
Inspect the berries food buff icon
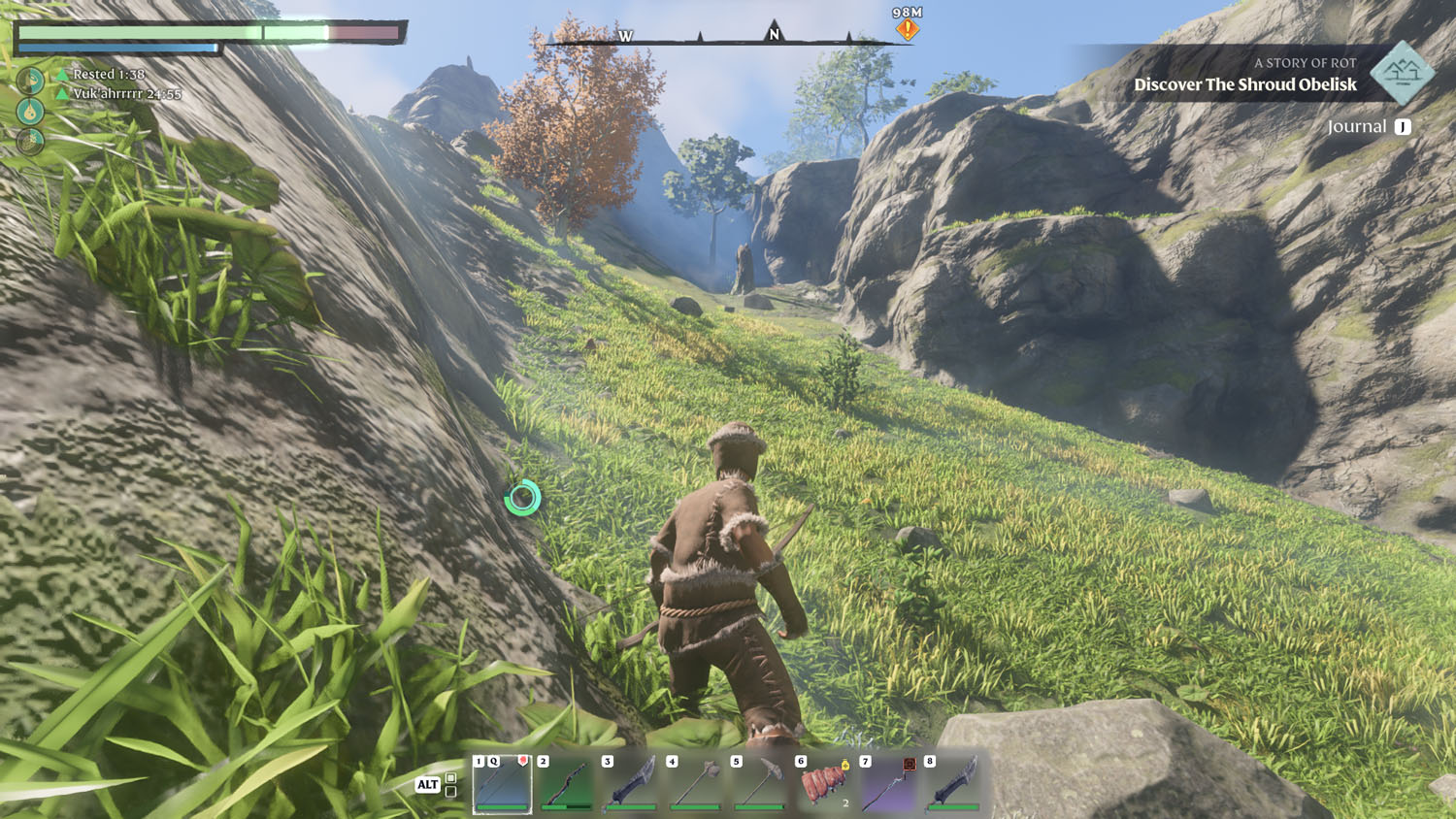[x=30, y=142]
